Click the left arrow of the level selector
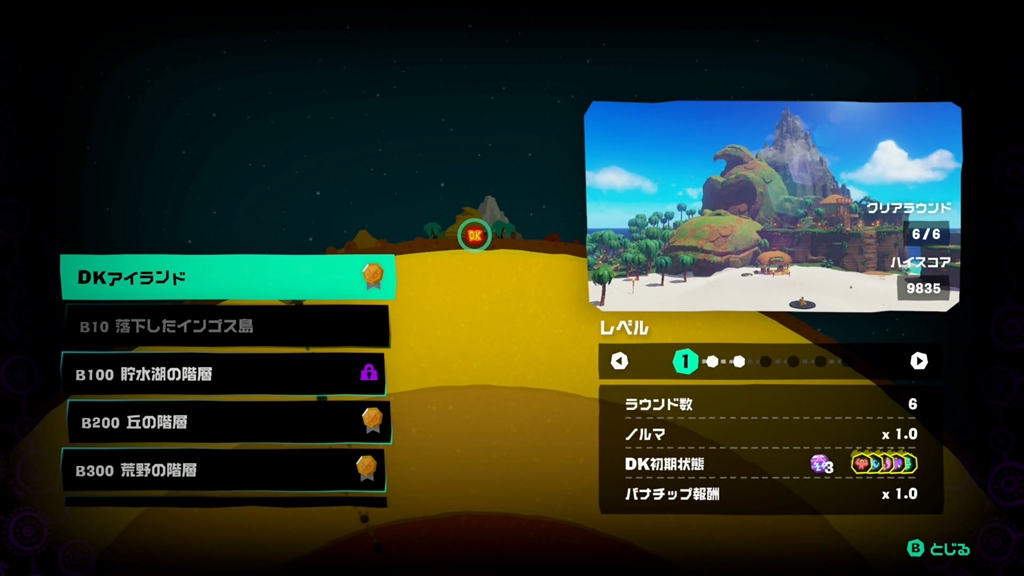Viewport: 1024px width, 576px height. click(x=619, y=361)
